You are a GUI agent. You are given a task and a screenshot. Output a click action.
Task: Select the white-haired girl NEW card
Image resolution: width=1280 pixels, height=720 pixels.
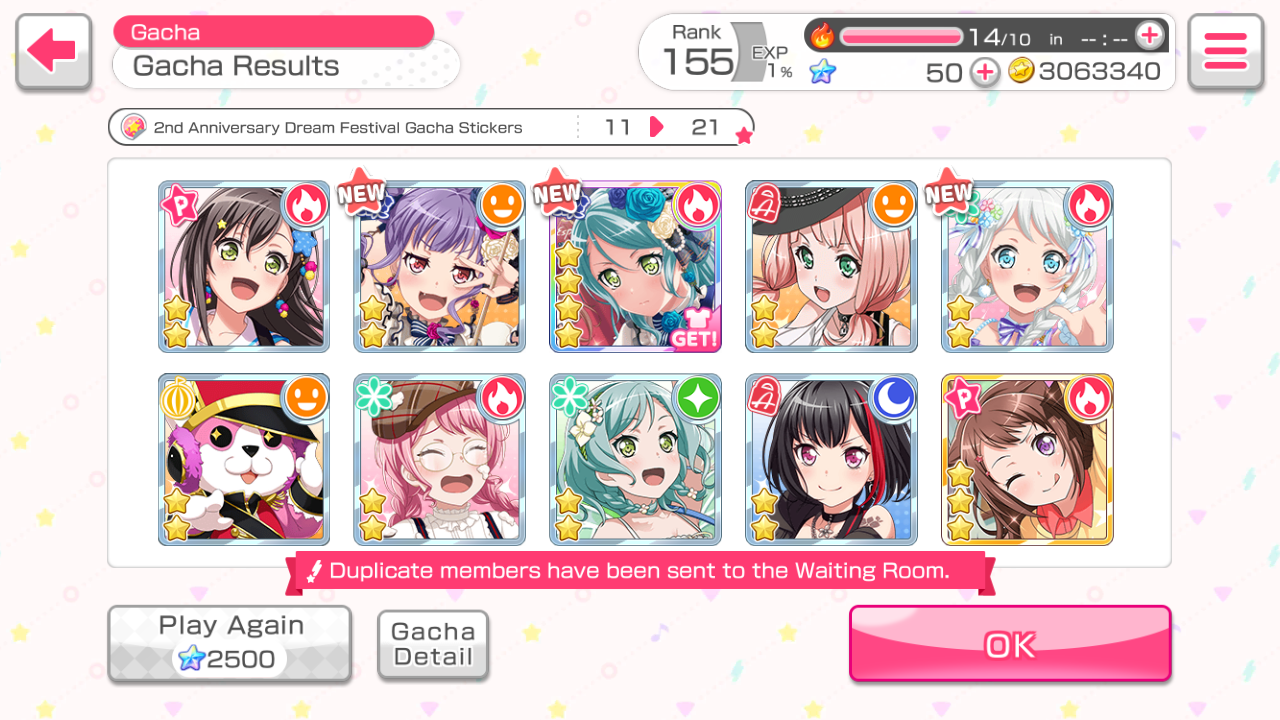click(x=1027, y=266)
